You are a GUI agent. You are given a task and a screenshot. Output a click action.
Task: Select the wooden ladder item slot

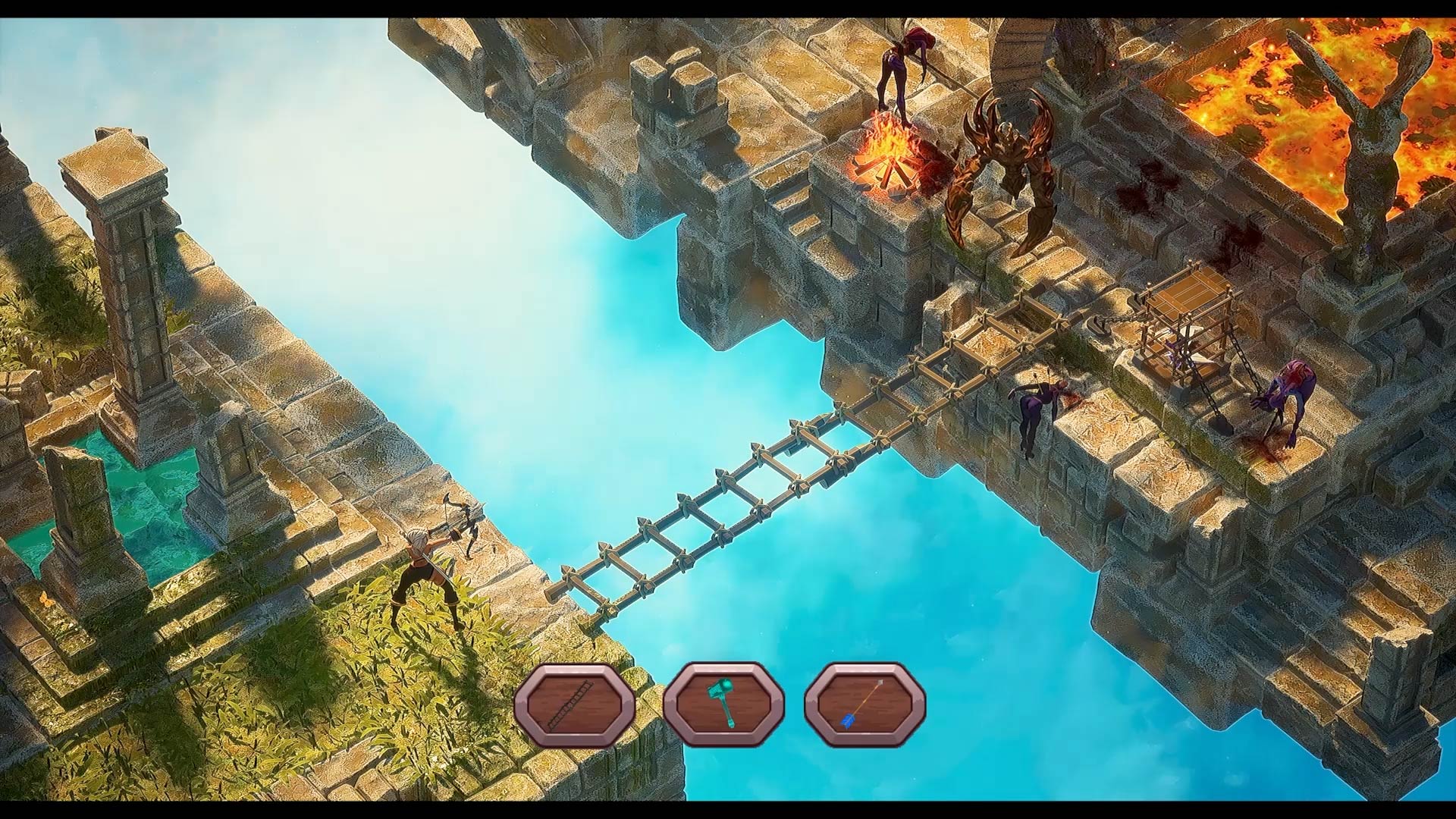tap(574, 704)
